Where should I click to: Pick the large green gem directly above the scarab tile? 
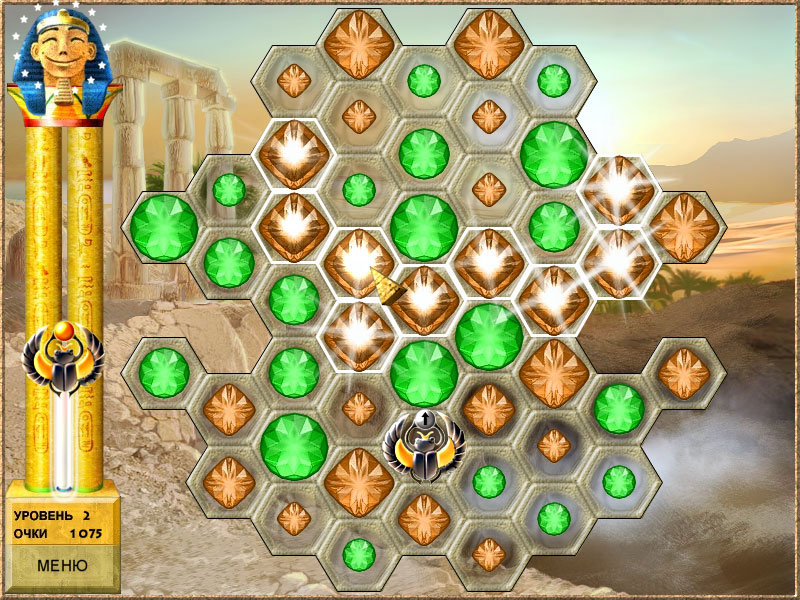(x=424, y=372)
